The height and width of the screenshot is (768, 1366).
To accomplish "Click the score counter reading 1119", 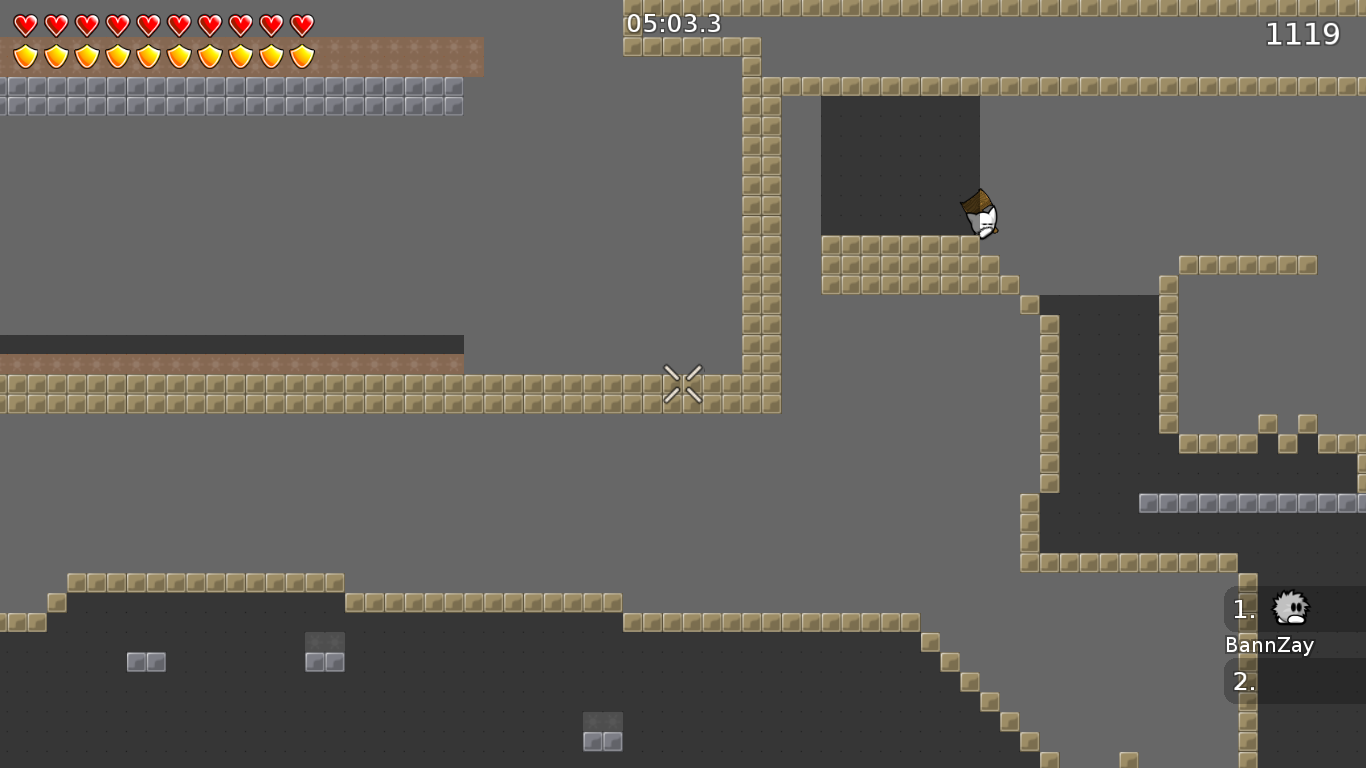I will (x=1303, y=34).
